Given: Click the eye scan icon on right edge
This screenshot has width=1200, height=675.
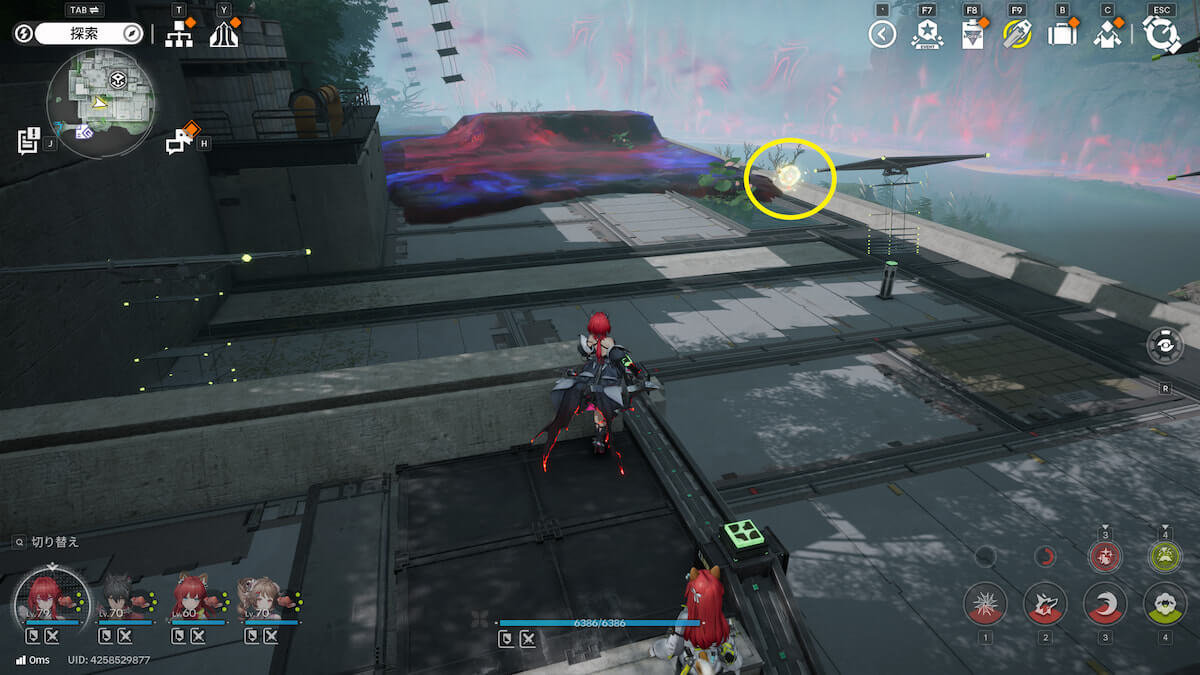Looking at the screenshot, I should click(1165, 345).
